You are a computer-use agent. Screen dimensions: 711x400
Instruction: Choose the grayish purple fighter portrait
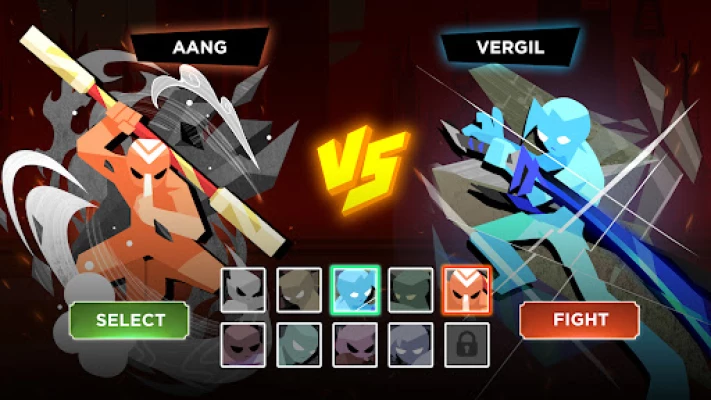(411, 345)
